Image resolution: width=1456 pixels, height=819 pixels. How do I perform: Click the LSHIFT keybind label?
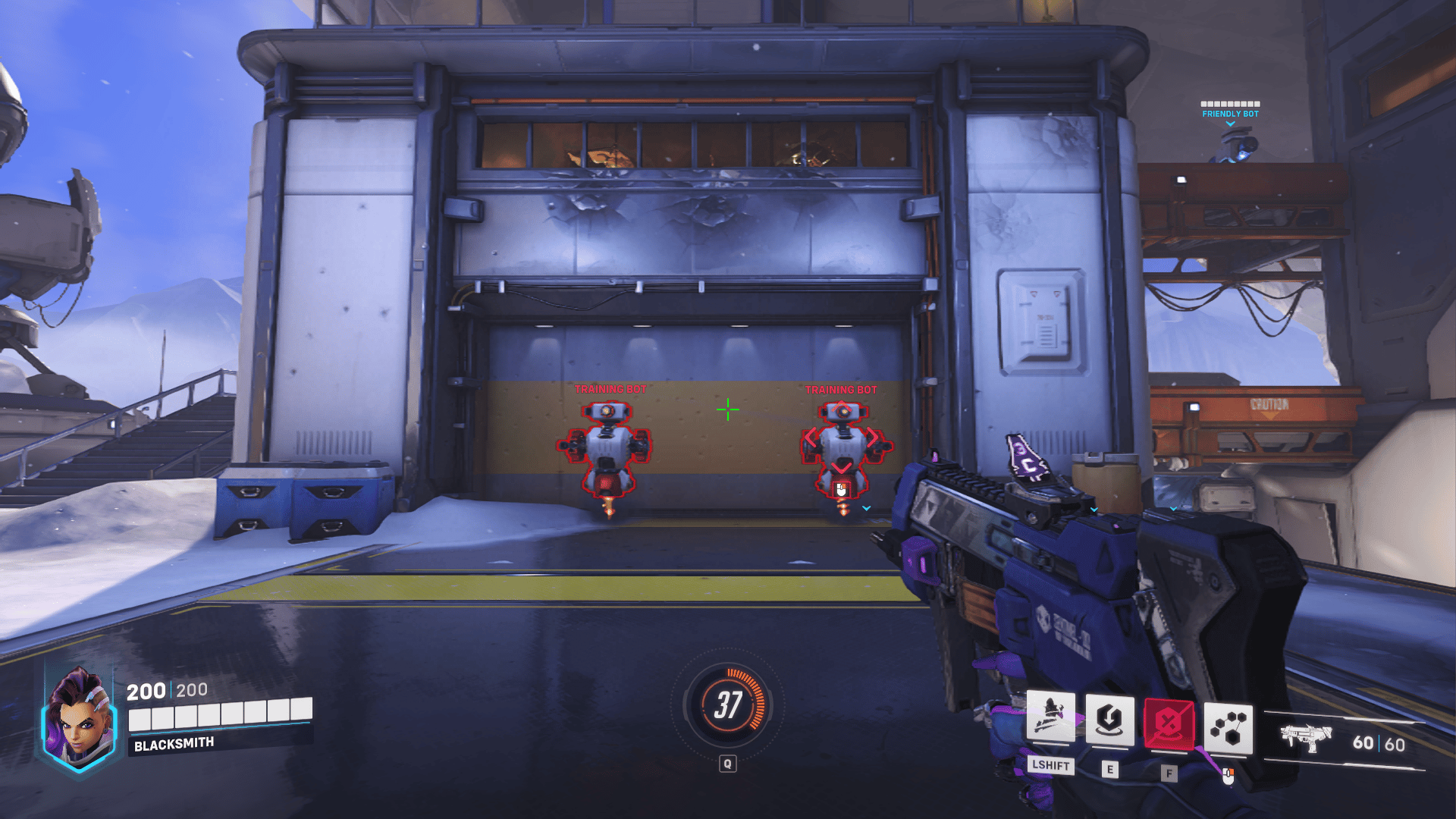1050,766
